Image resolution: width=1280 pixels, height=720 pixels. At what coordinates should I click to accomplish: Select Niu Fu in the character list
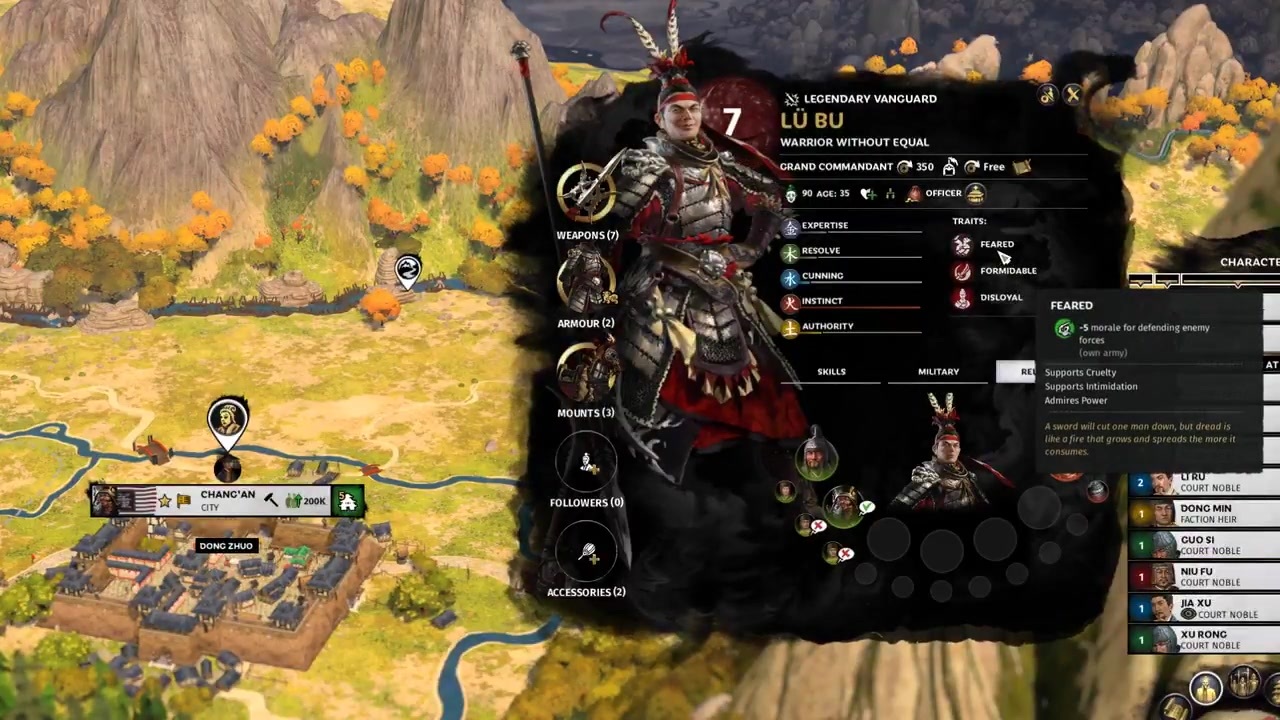click(1205, 577)
